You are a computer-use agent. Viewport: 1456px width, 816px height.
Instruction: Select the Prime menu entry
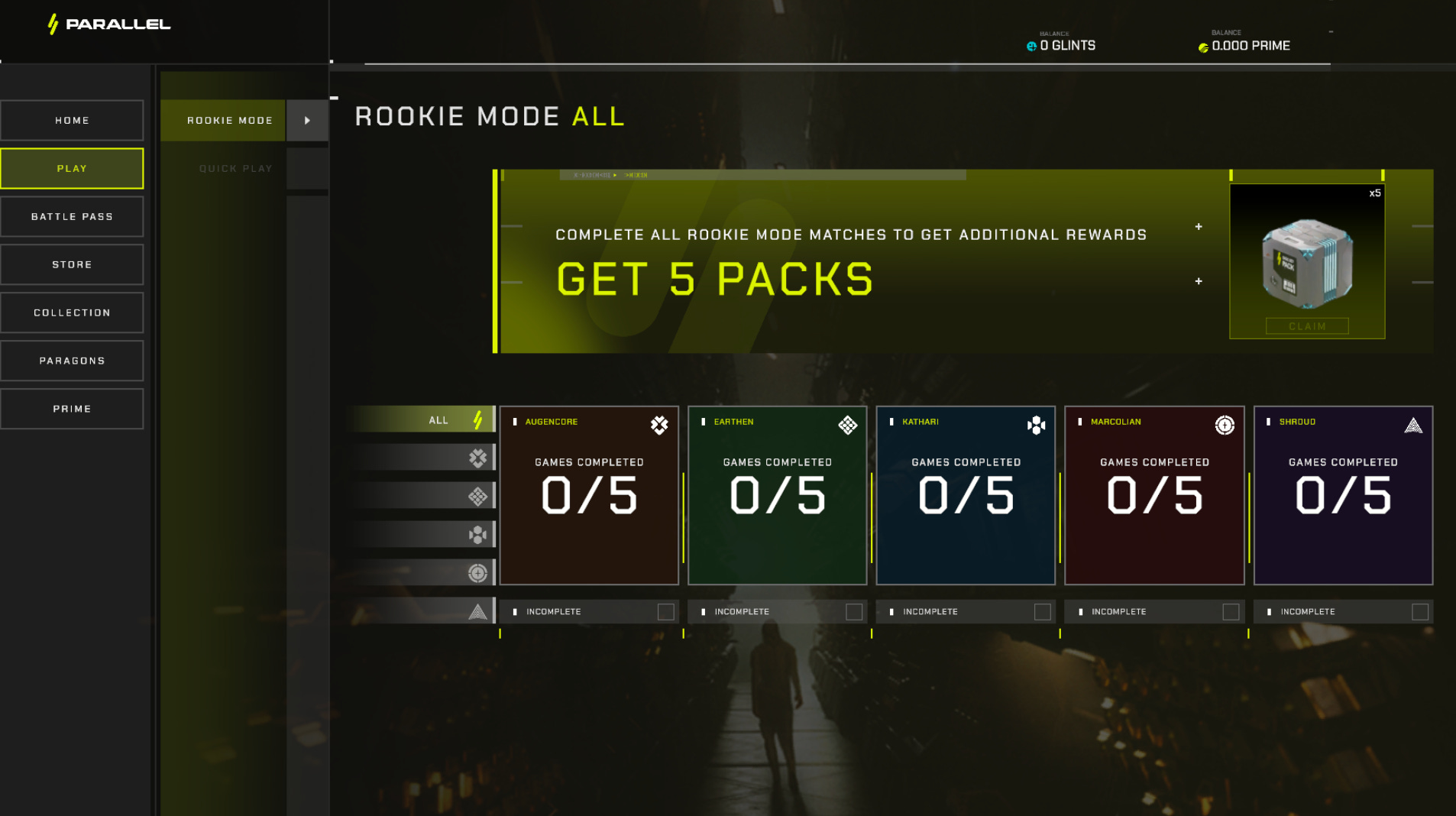point(72,409)
